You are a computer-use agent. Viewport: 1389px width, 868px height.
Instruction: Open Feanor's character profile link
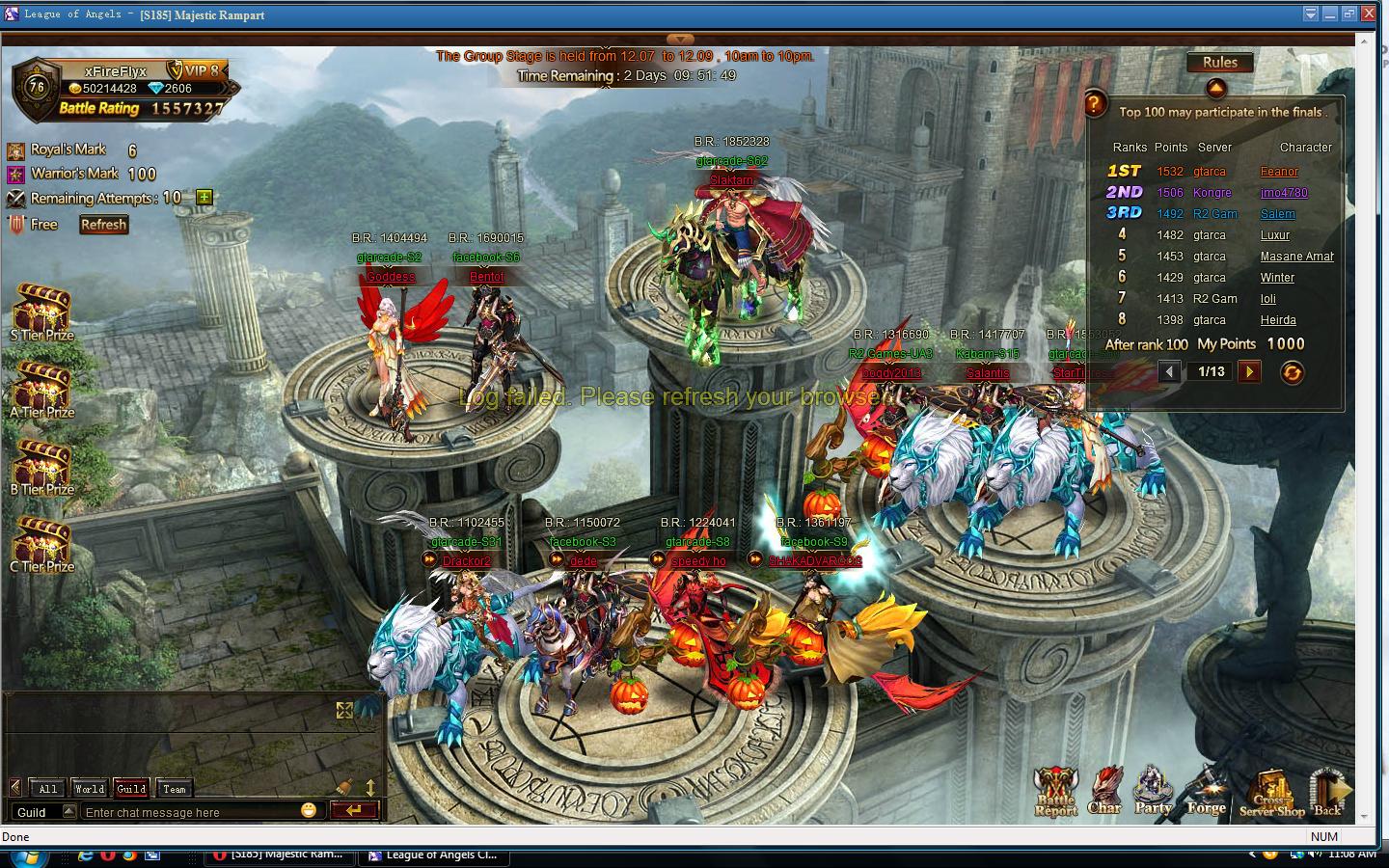click(1279, 172)
